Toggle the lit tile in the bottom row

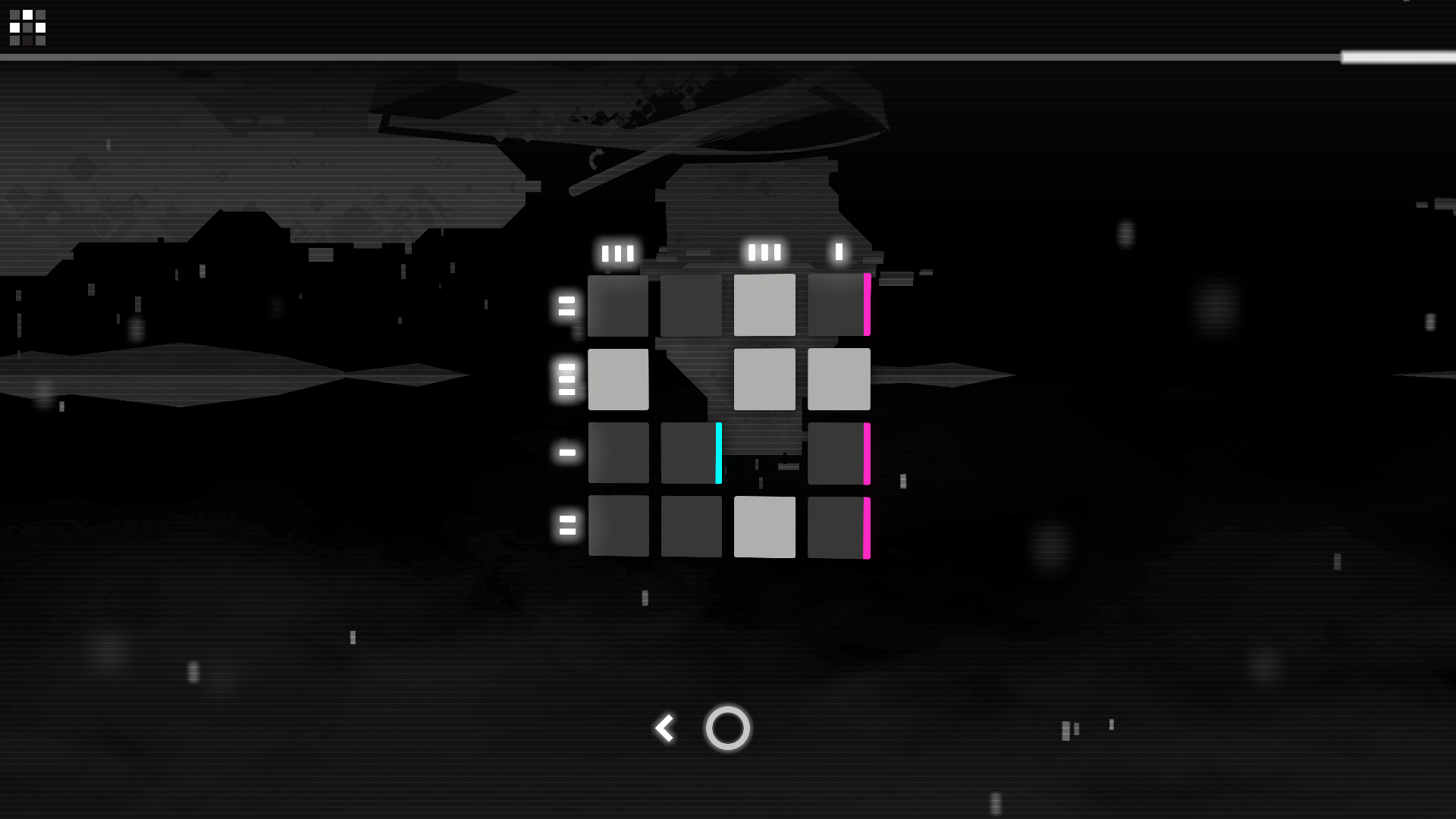point(764,526)
